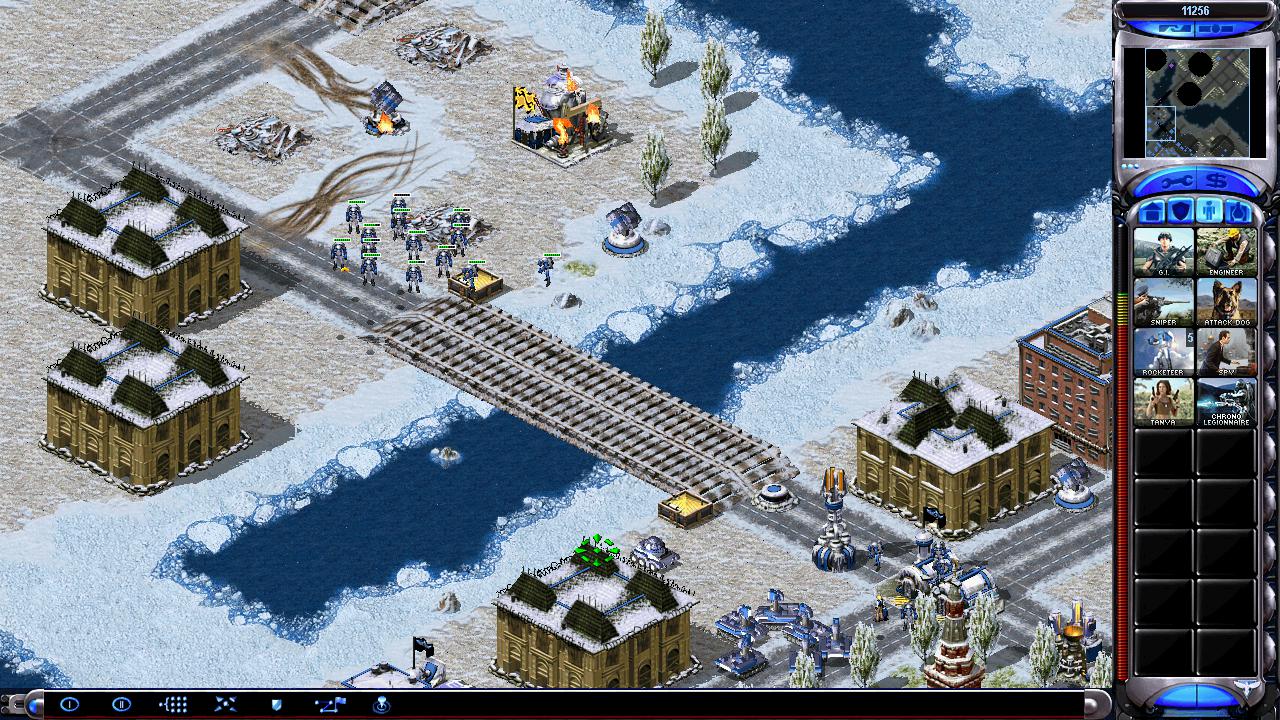The width and height of the screenshot is (1280, 720).
Task: Select the infantry build tab
Action: coord(1209,212)
